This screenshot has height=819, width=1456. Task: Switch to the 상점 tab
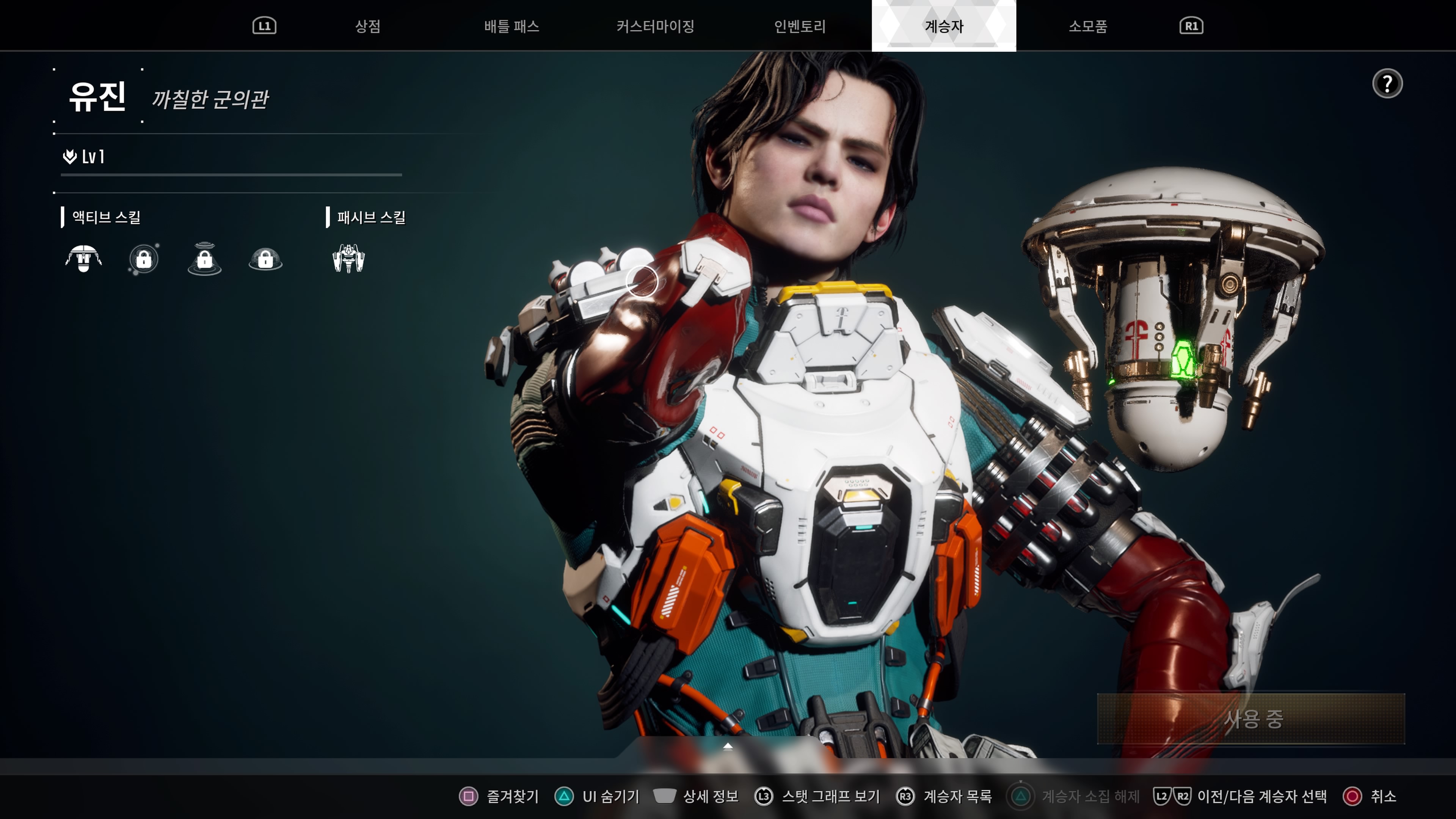pyautogui.click(x=367, y=26)
